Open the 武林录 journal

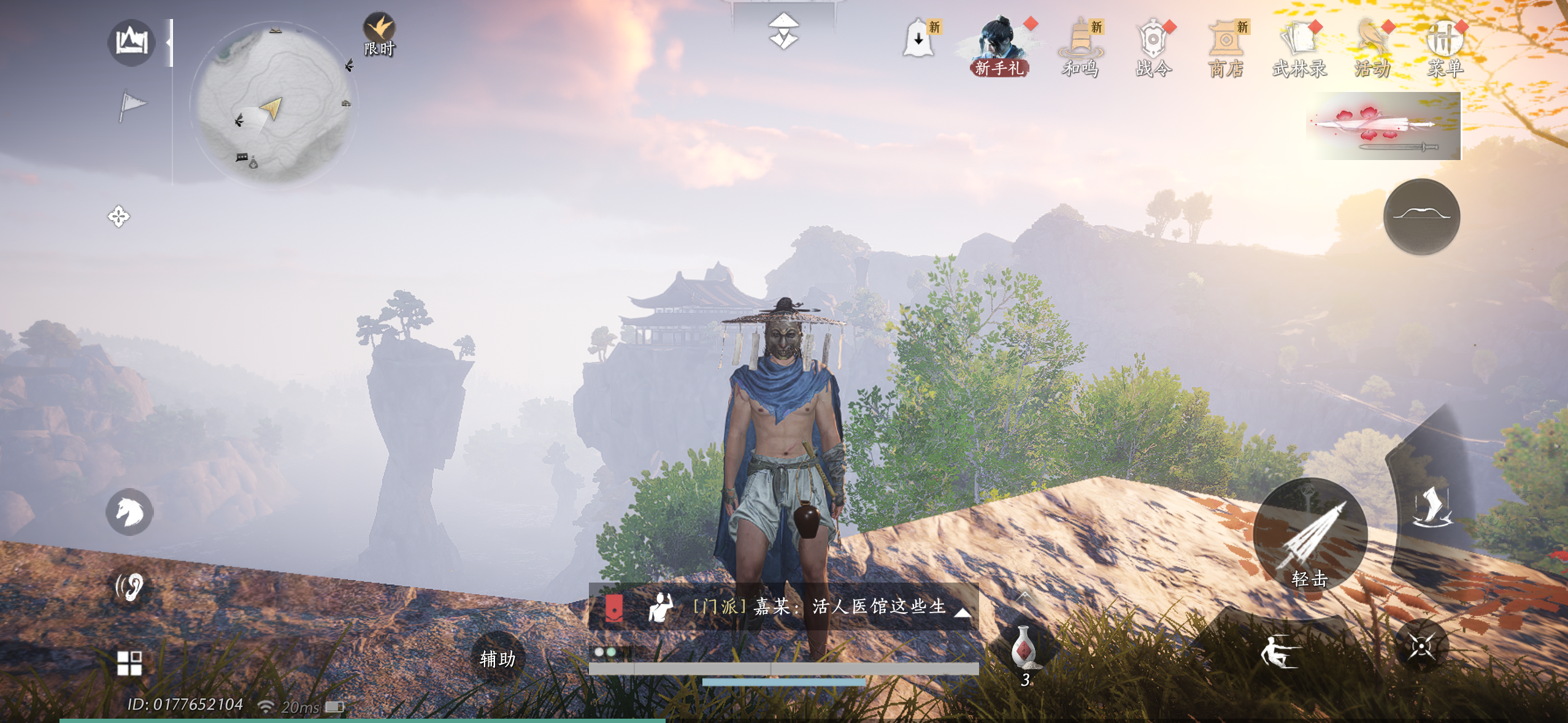1299,47
